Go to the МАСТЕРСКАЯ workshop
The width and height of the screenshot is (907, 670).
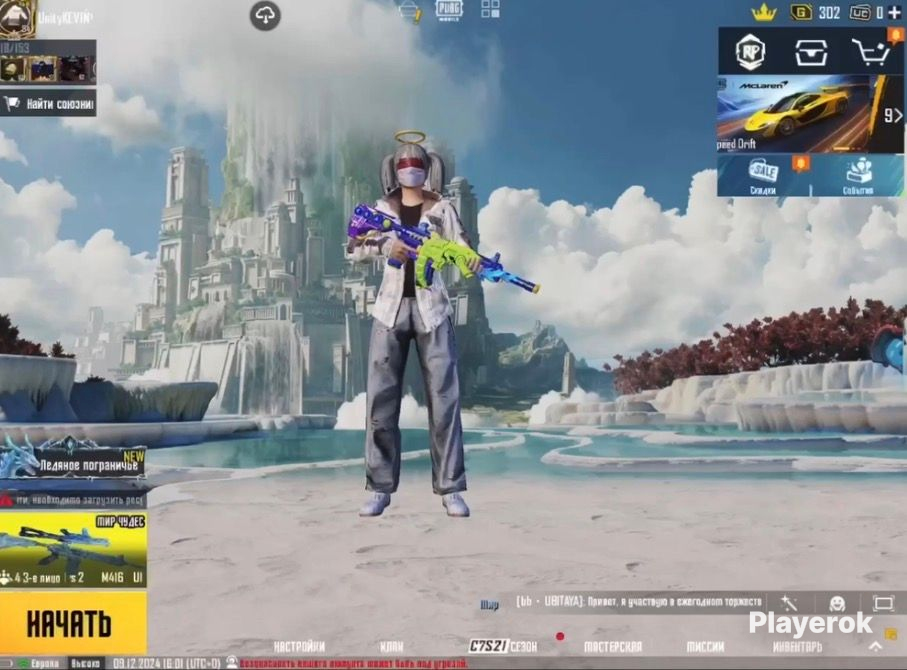(612, 647)
